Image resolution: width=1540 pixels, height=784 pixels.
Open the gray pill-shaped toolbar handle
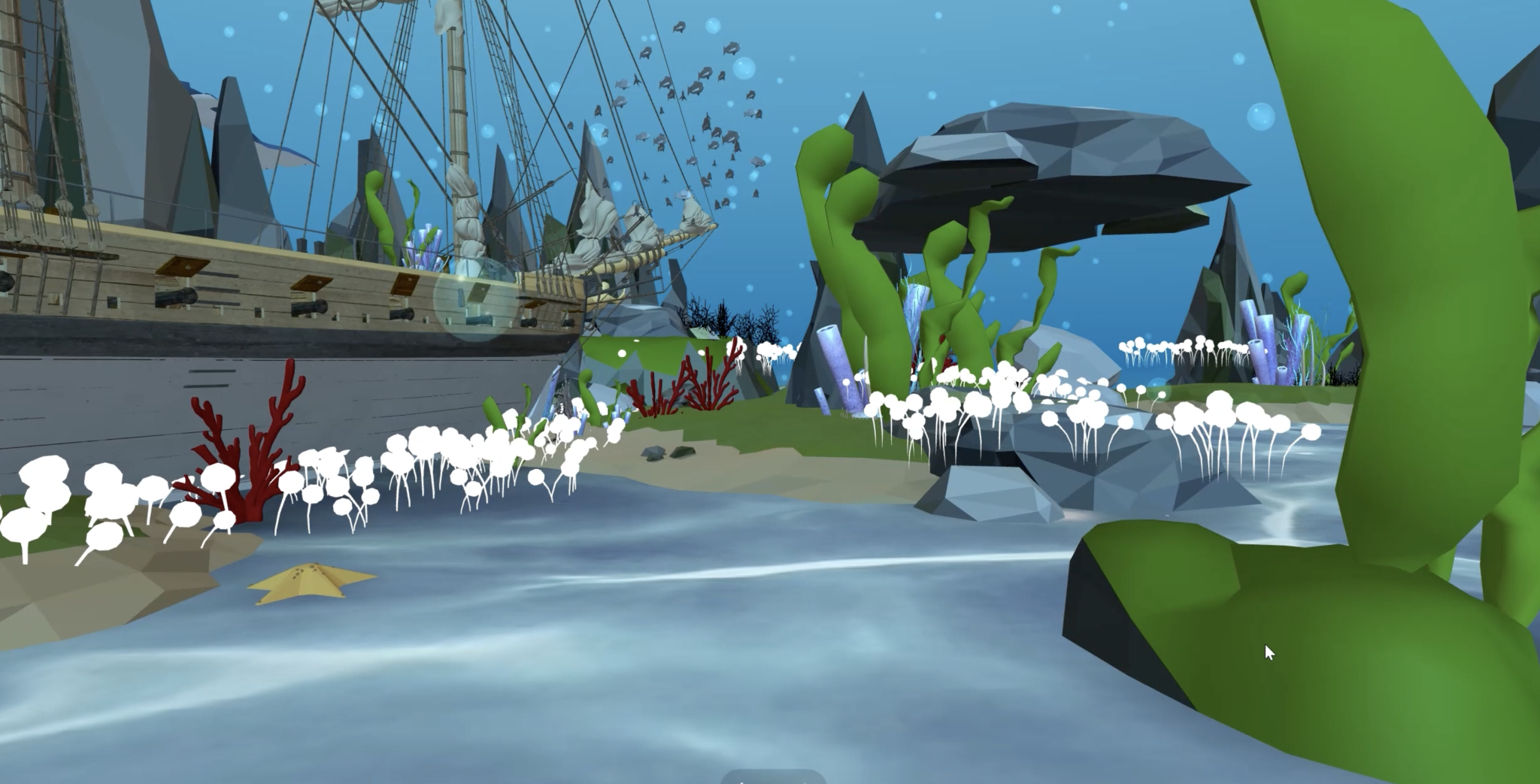coord(772,777)
